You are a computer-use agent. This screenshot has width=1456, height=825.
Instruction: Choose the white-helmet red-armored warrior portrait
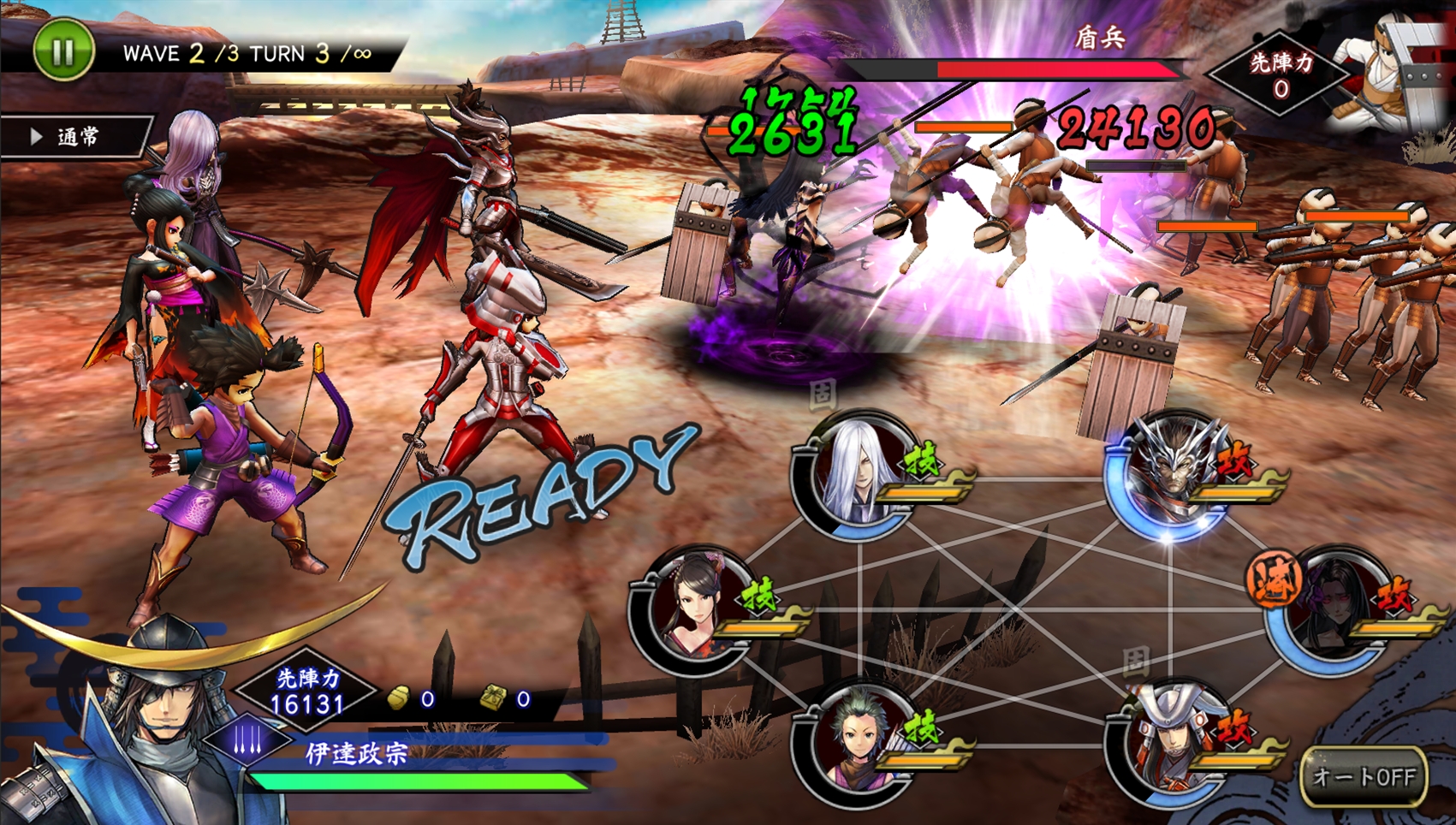[1171, 743]
